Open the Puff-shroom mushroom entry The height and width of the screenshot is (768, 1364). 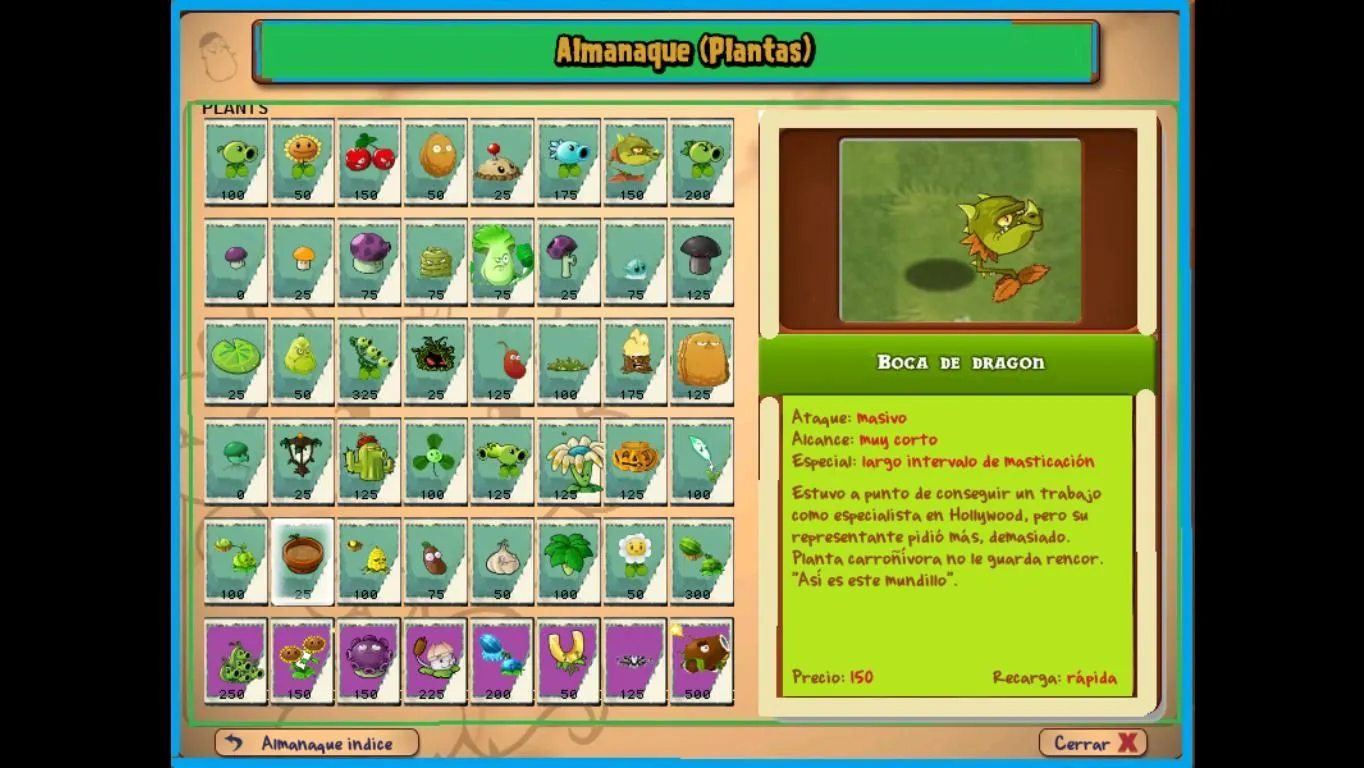pos(235,260)
